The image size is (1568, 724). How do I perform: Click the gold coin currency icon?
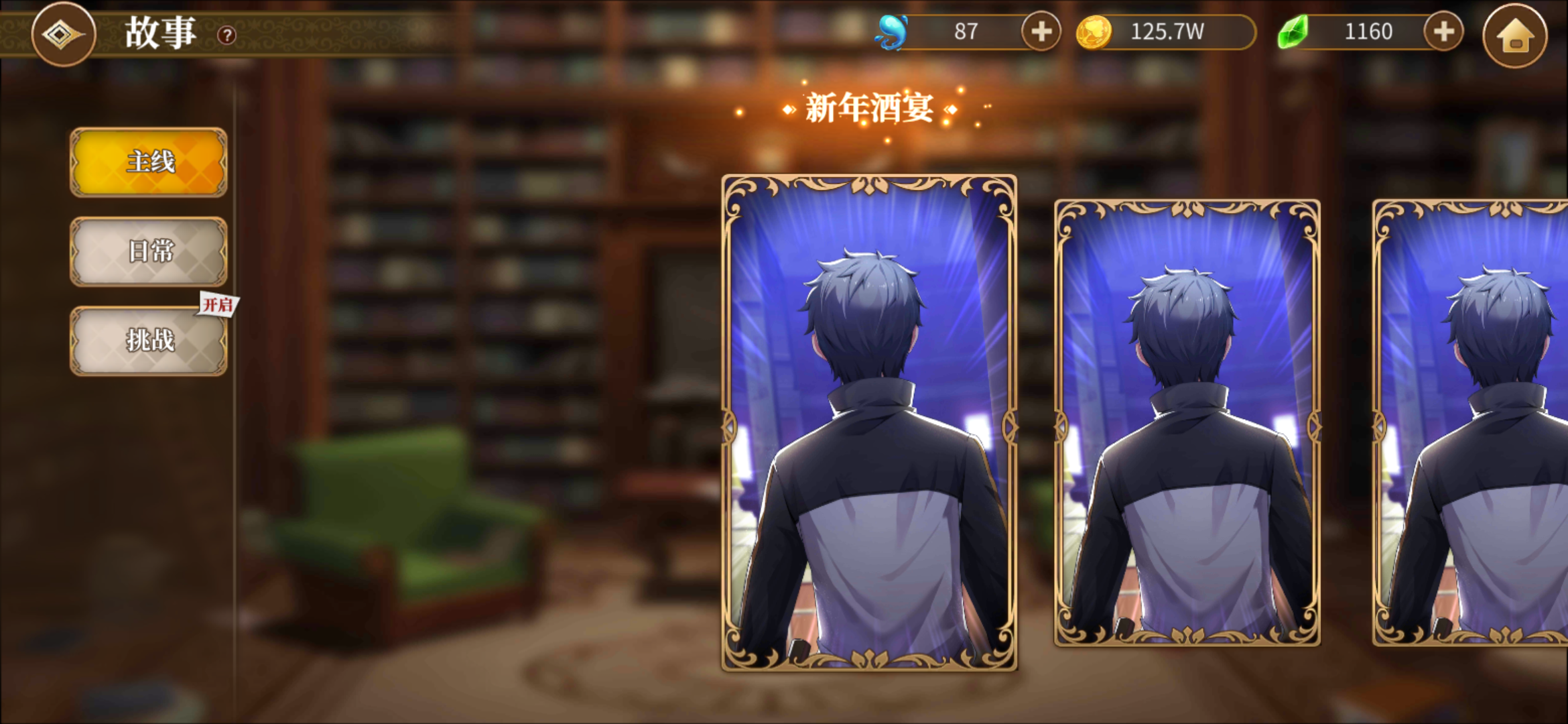[1097, 31]
